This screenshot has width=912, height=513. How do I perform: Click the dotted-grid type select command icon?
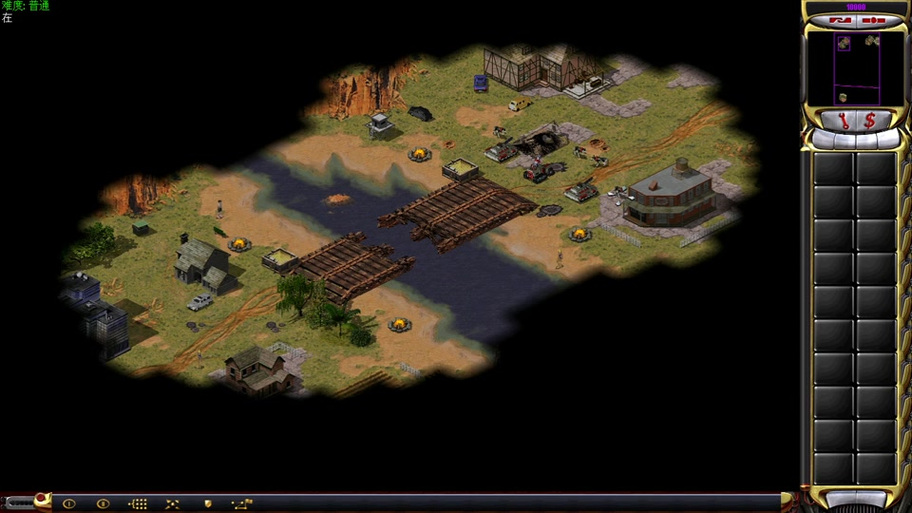pyautogui.click(x=138, y=504)
